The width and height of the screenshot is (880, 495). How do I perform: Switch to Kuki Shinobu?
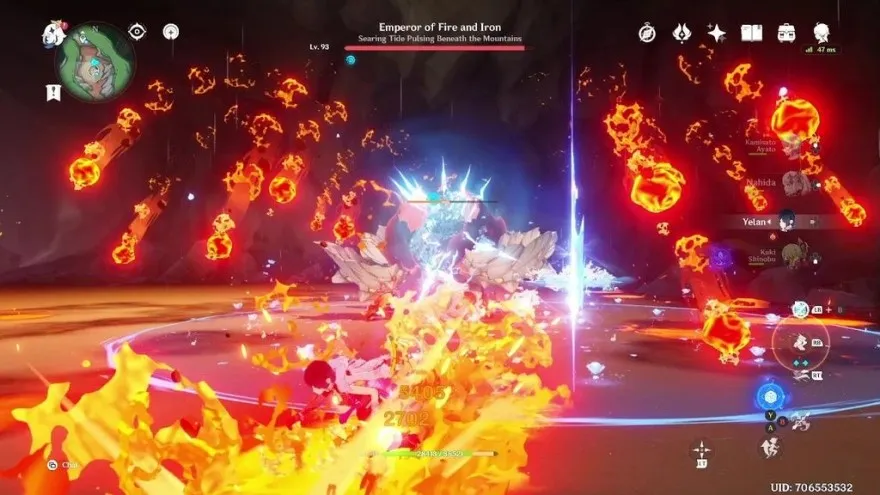(x=792, y=255)
